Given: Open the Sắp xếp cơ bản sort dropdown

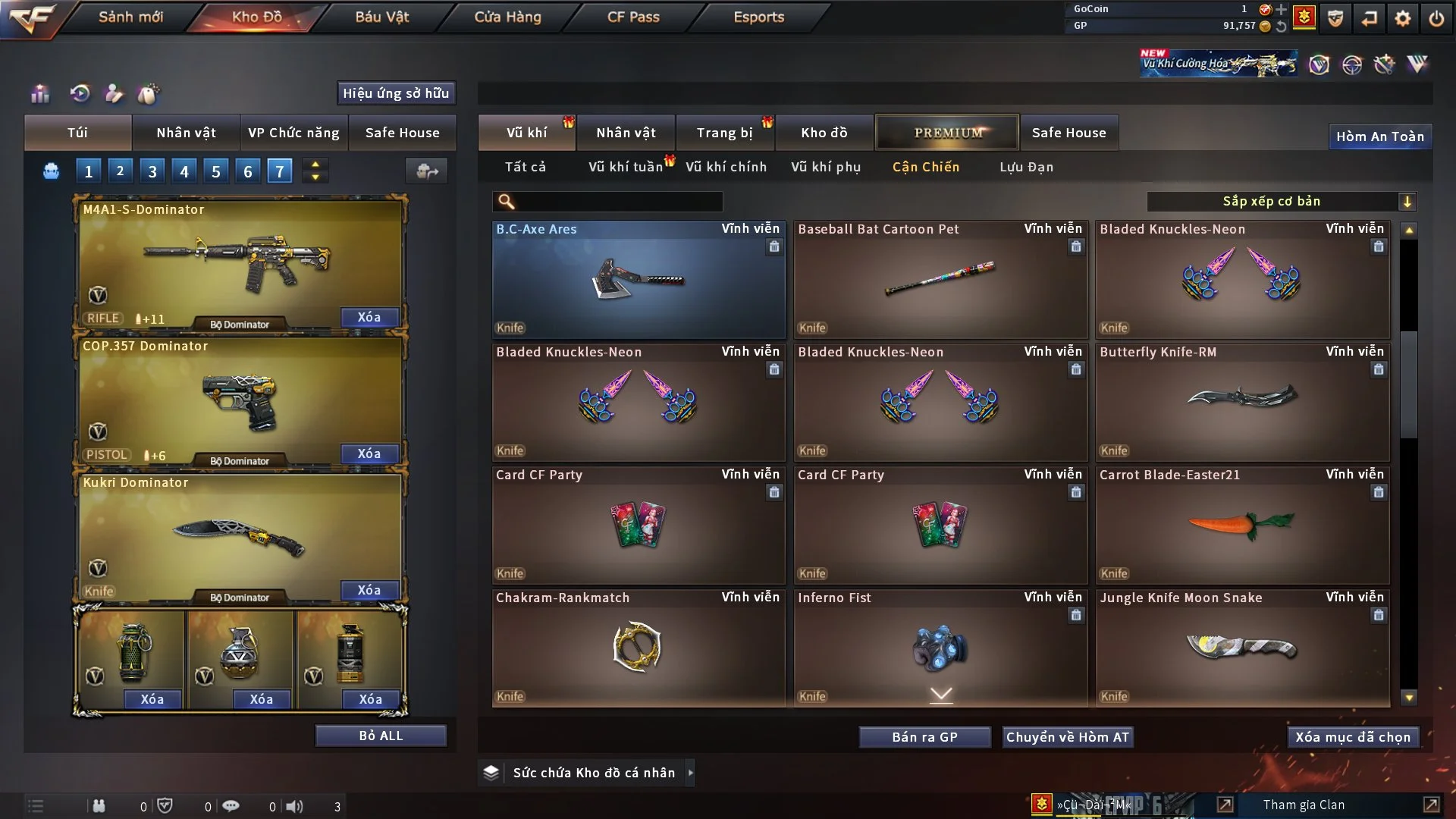Looking at the screenshot, I should 1281,201.
